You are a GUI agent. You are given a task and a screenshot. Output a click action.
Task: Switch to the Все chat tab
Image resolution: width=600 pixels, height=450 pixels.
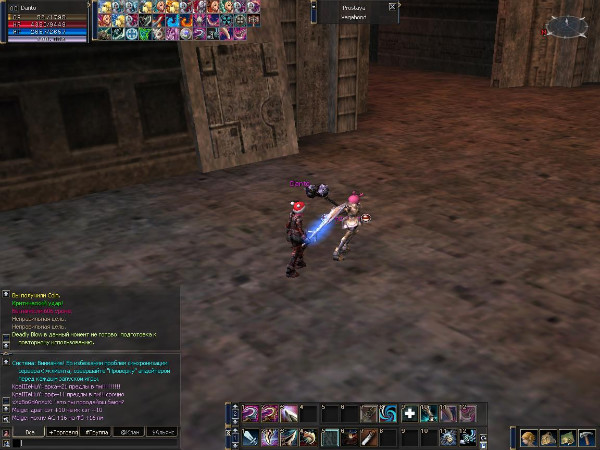coord(28,432)
